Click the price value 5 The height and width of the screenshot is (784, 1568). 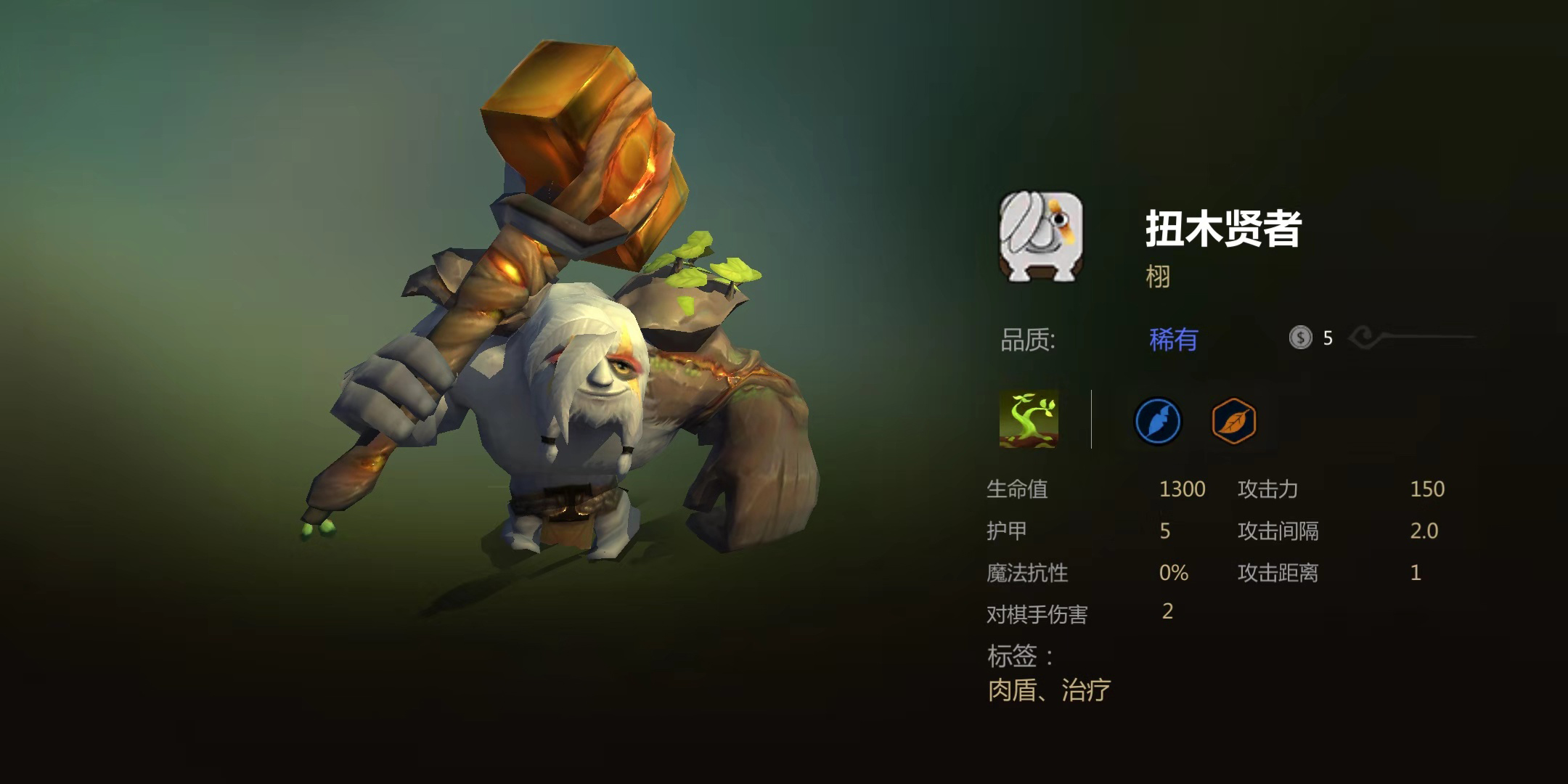[1329, 338]
